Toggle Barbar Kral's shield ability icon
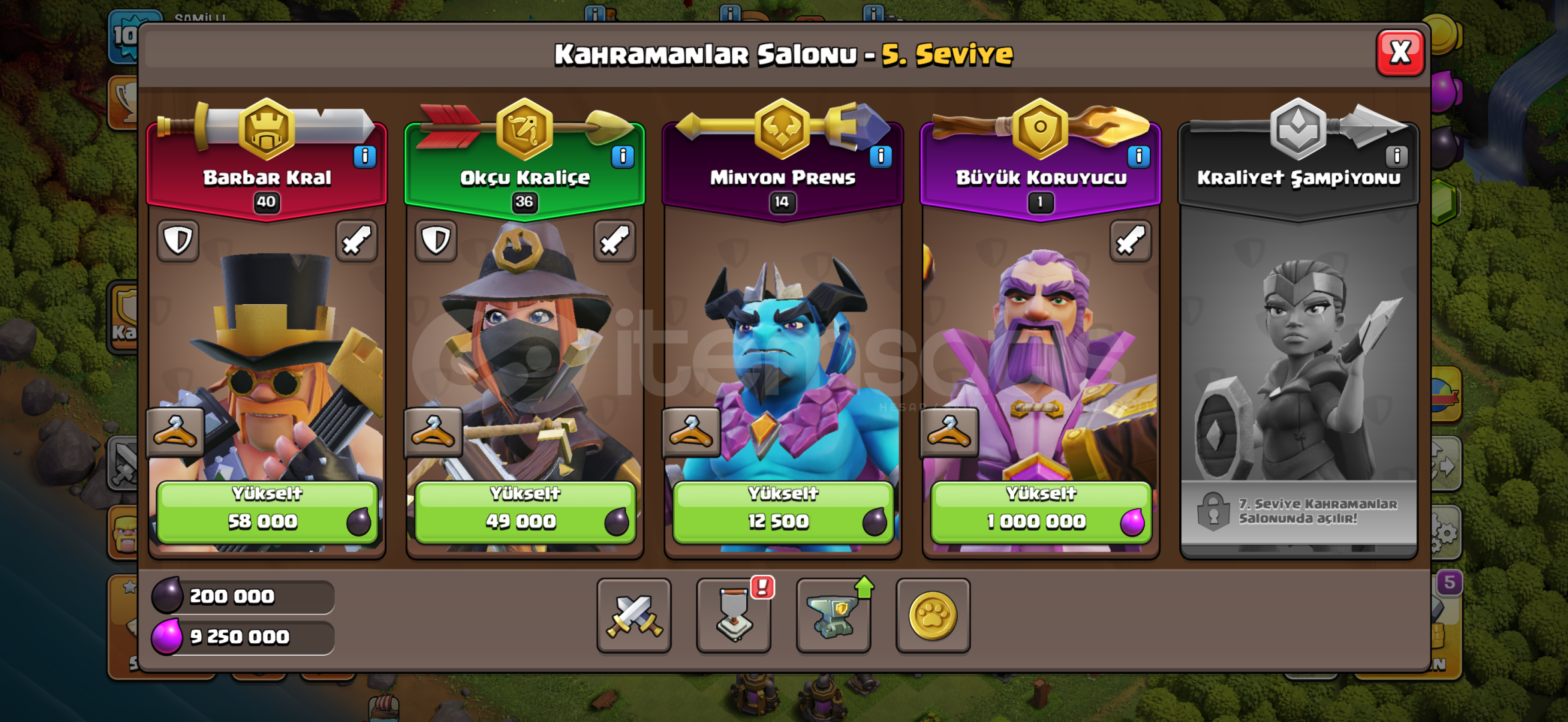The height and width of the screenshot is (722, 1568). [178, 241]
